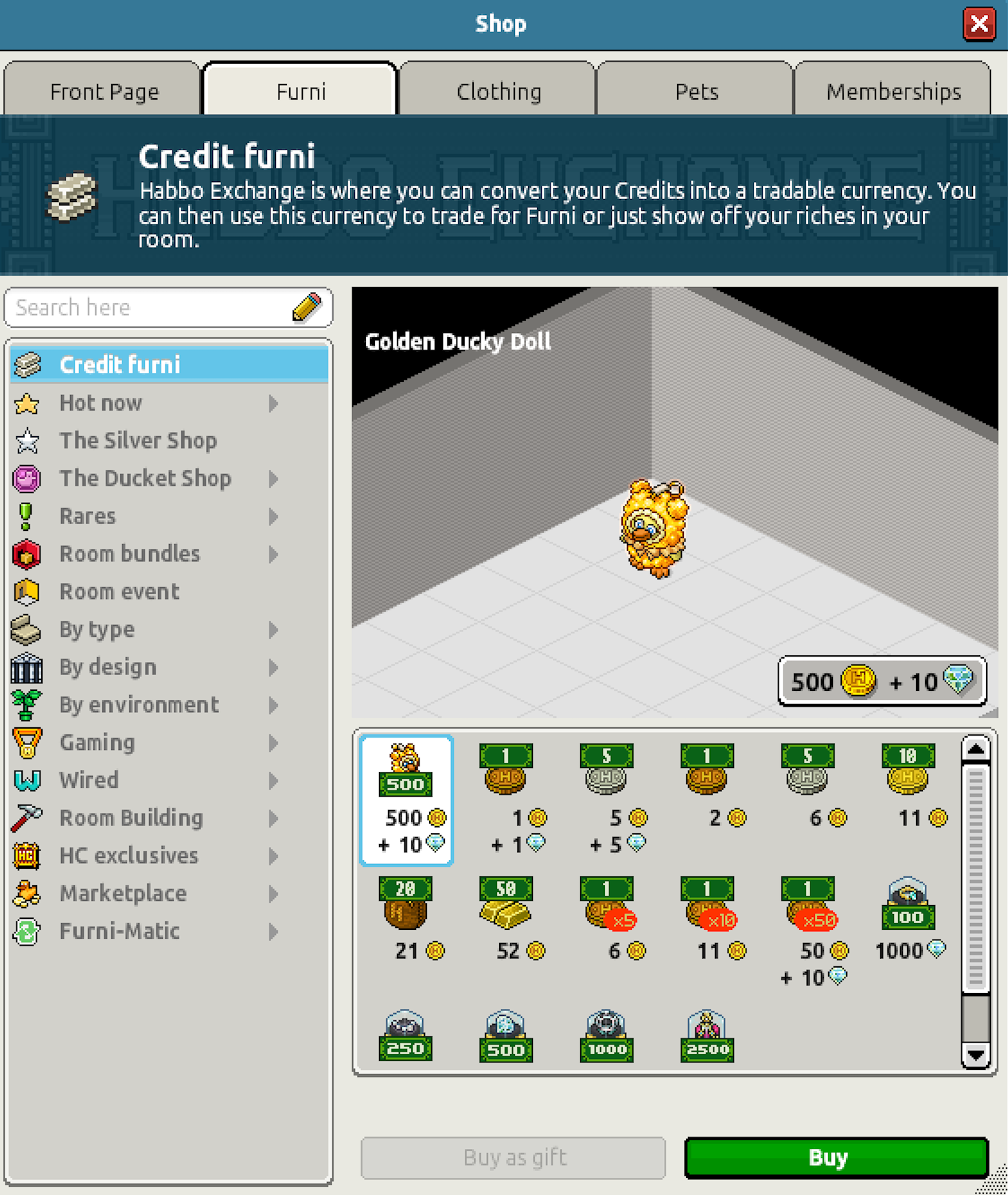Click the Hot now star icon
The image size is (1008, 1195).
[26, 403]
